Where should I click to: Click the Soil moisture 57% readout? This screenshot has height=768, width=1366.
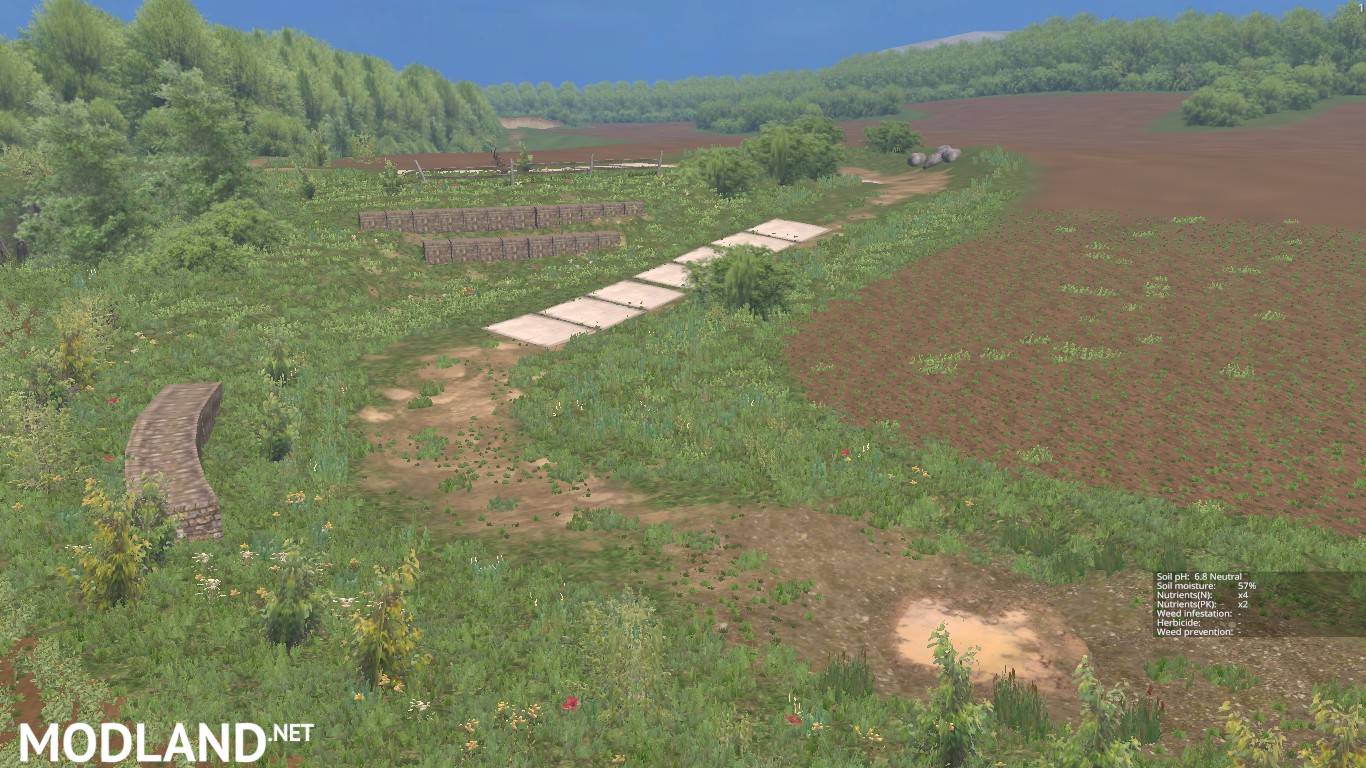coord(1198,586)
